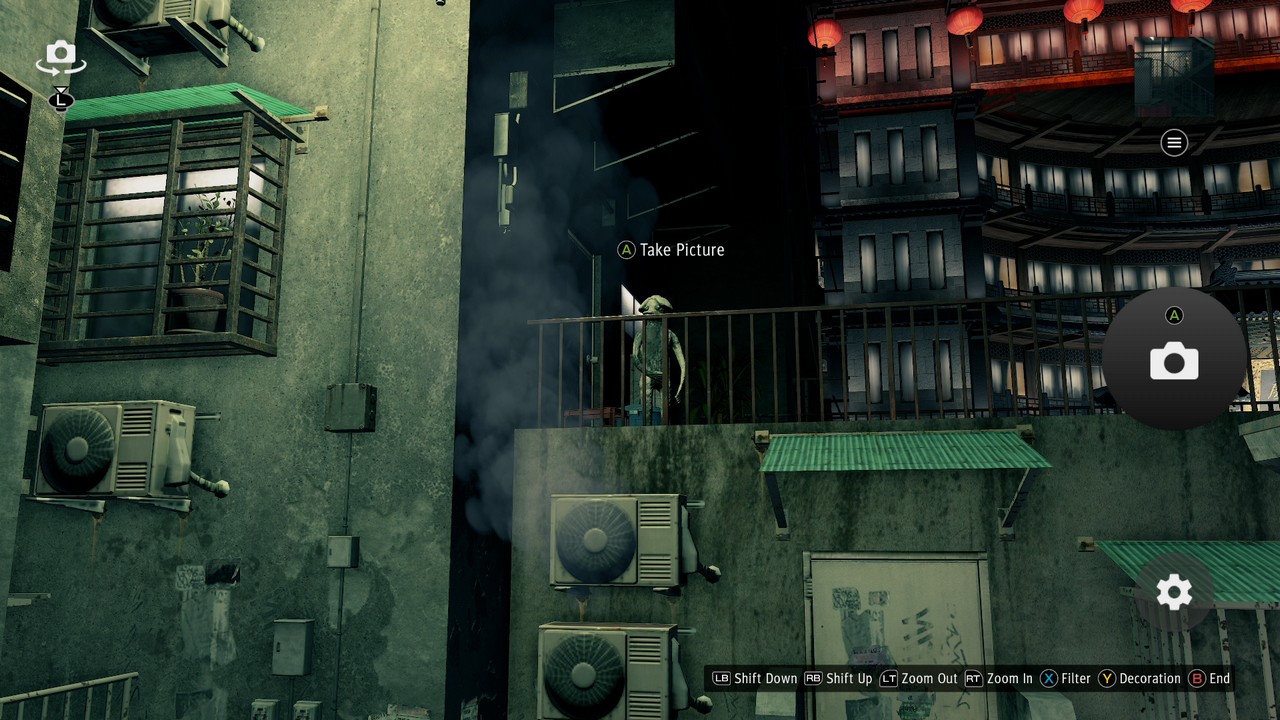Click the shutter button circle background
This screenshot has width=1280, height=720.
click(x=1175, y=360)
